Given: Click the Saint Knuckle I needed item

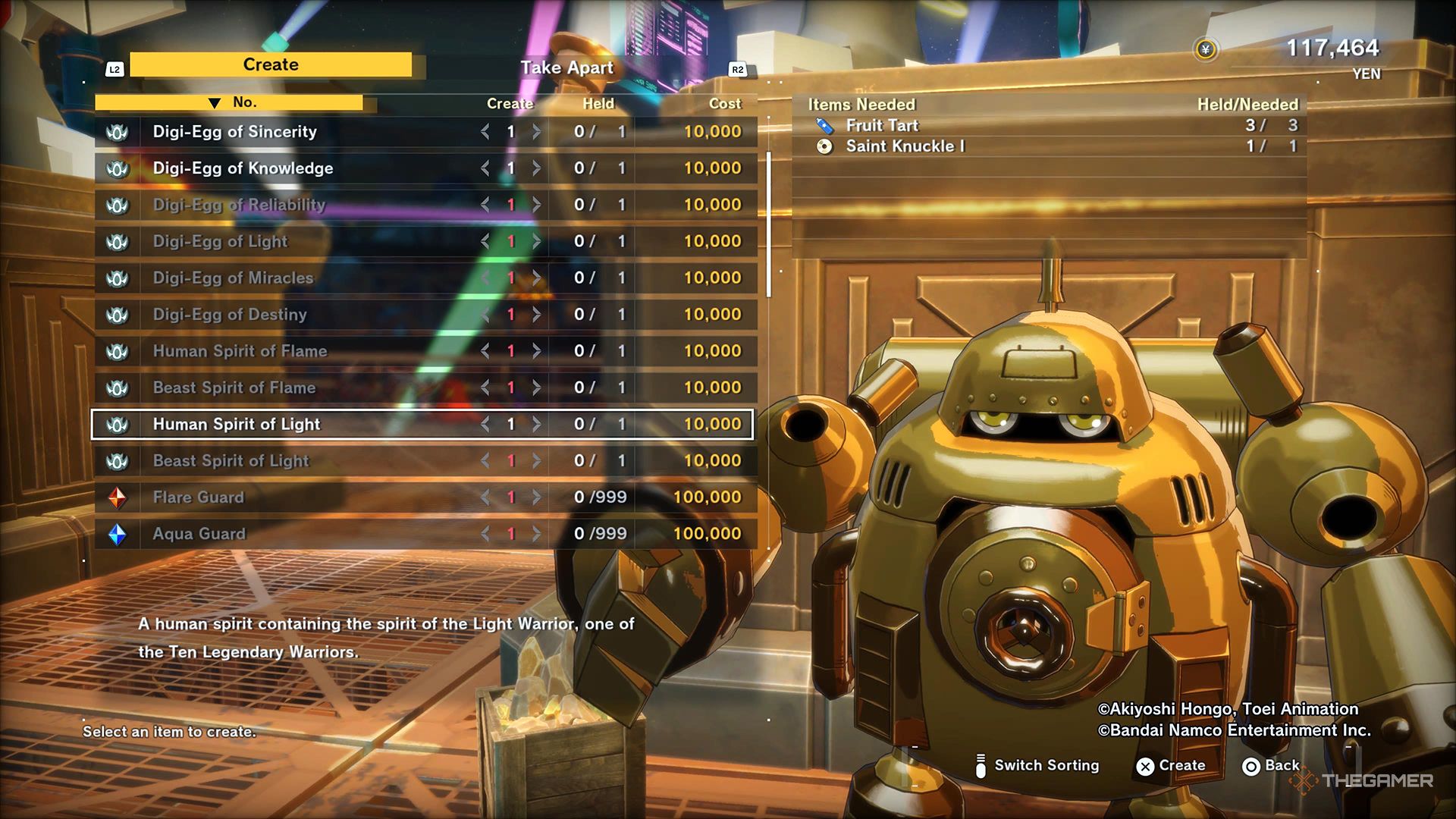Looking at the screenshot, I should 905,146.
